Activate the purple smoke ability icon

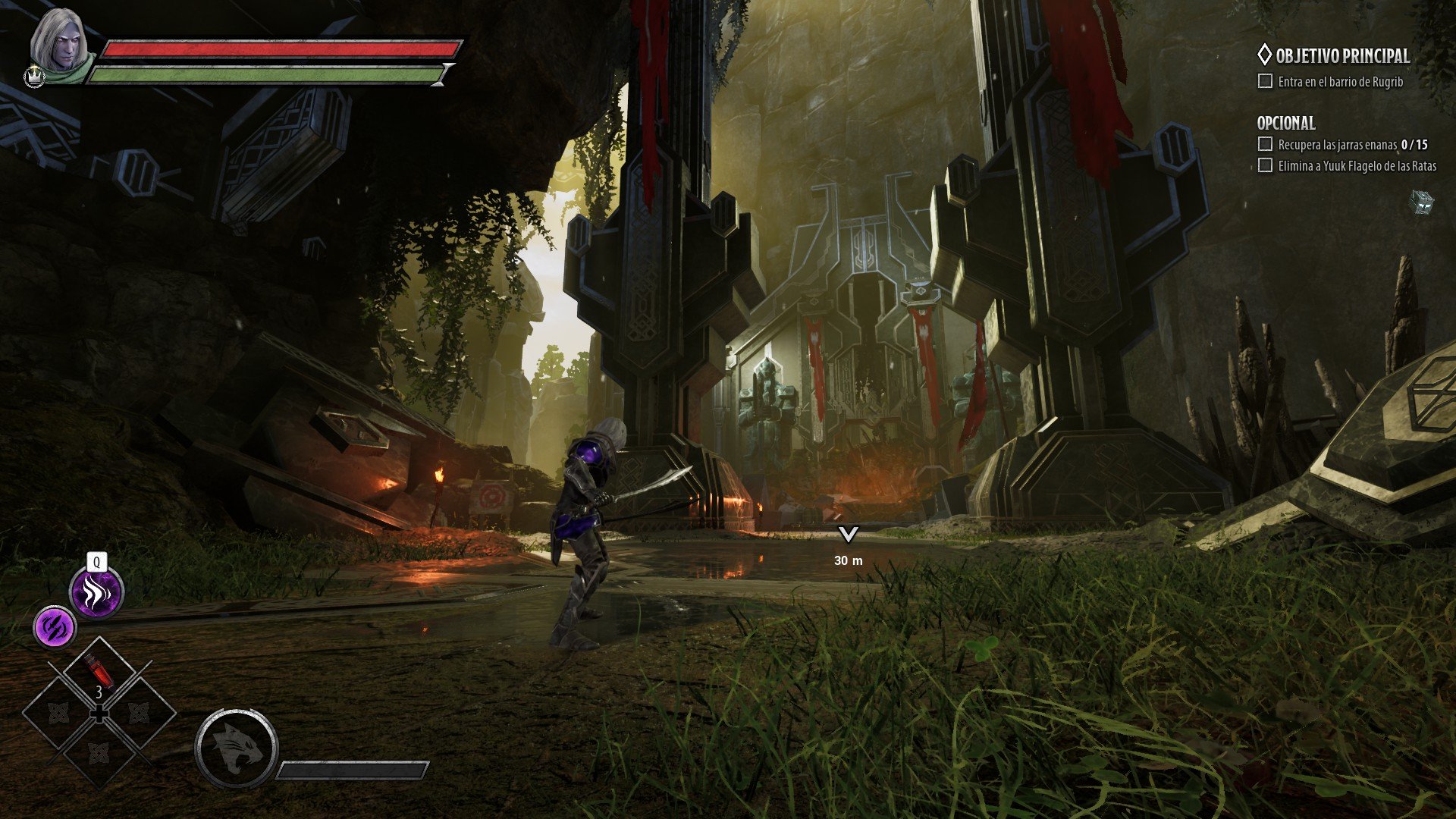click(96, 592)
